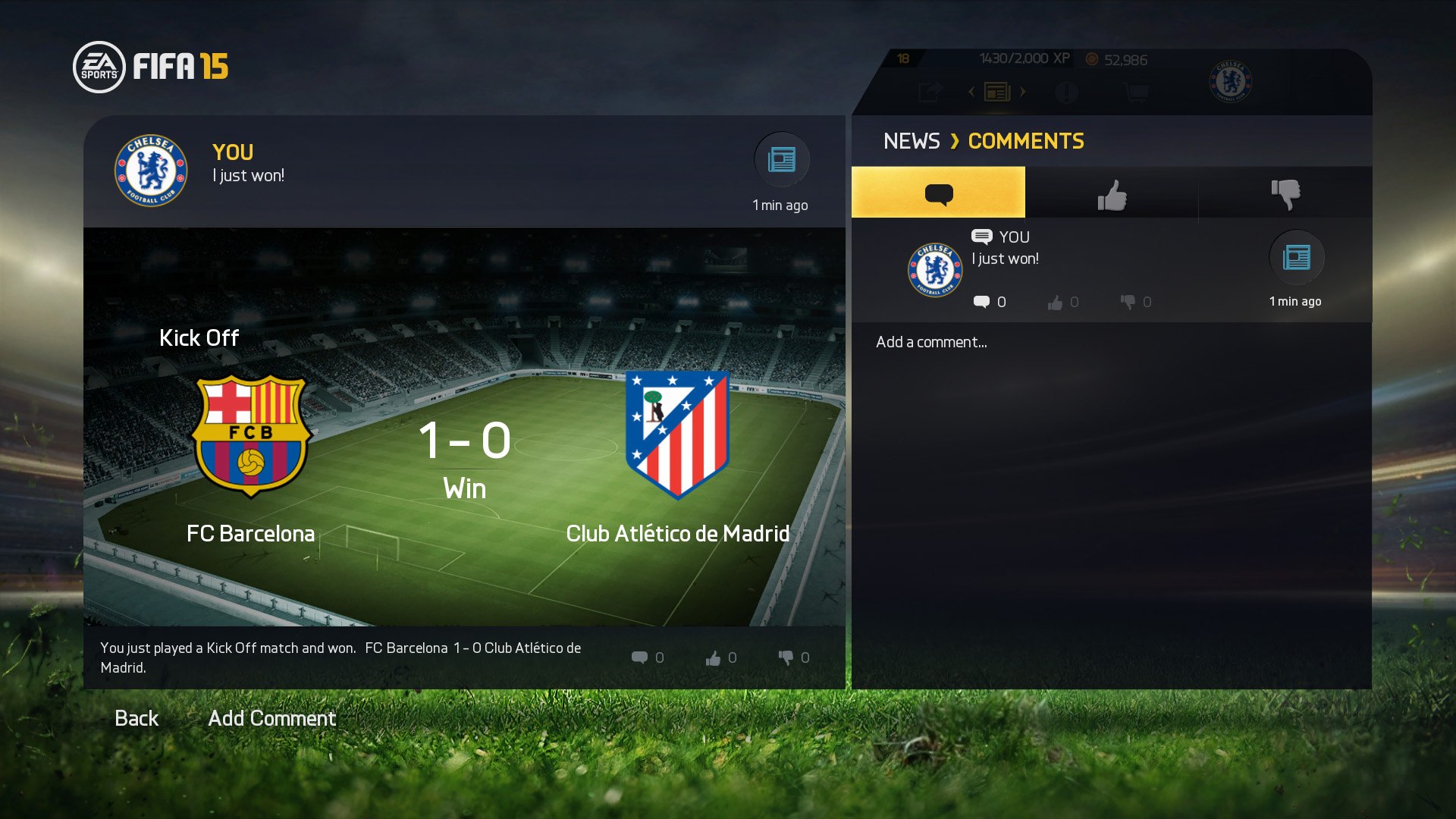Open the News feed icon in top bar
Screen dimensions: 1456x819
998,91
